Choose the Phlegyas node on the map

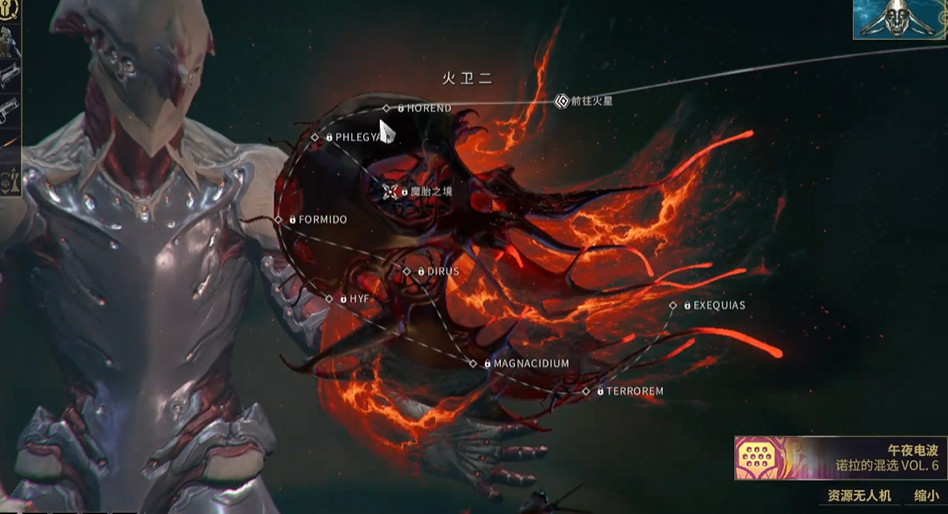(x=315, y=137)
